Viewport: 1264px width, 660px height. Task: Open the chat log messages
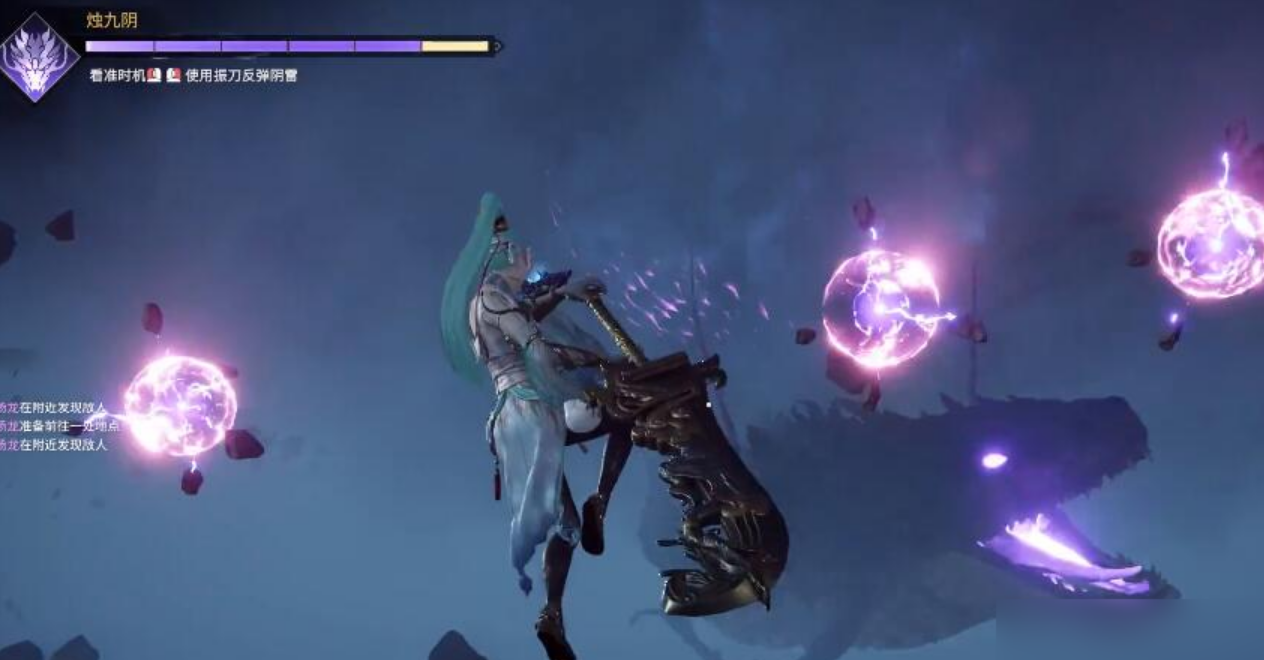tap(56, 426)
